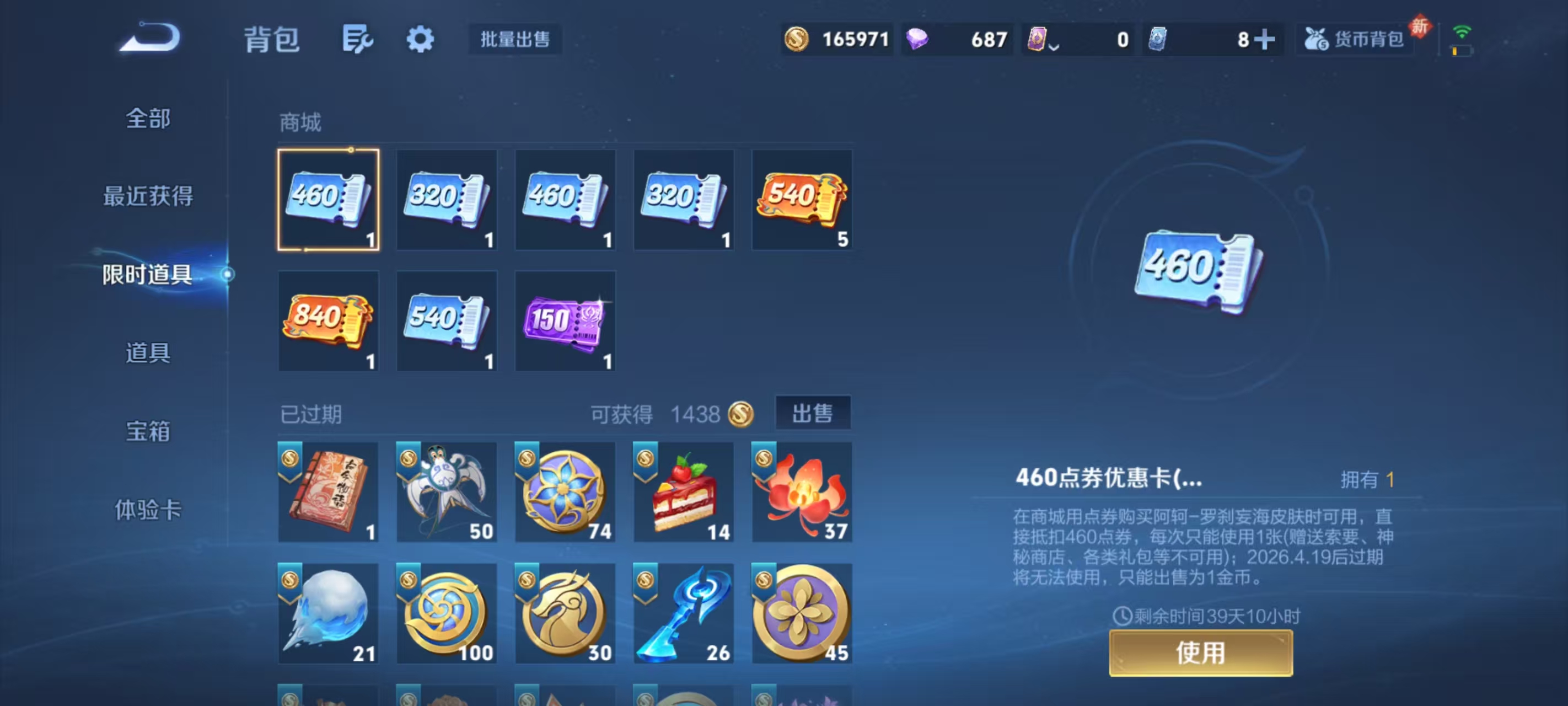Click the item management wrench icon beside 背包
1568x706 pixels.
point(358,39)
